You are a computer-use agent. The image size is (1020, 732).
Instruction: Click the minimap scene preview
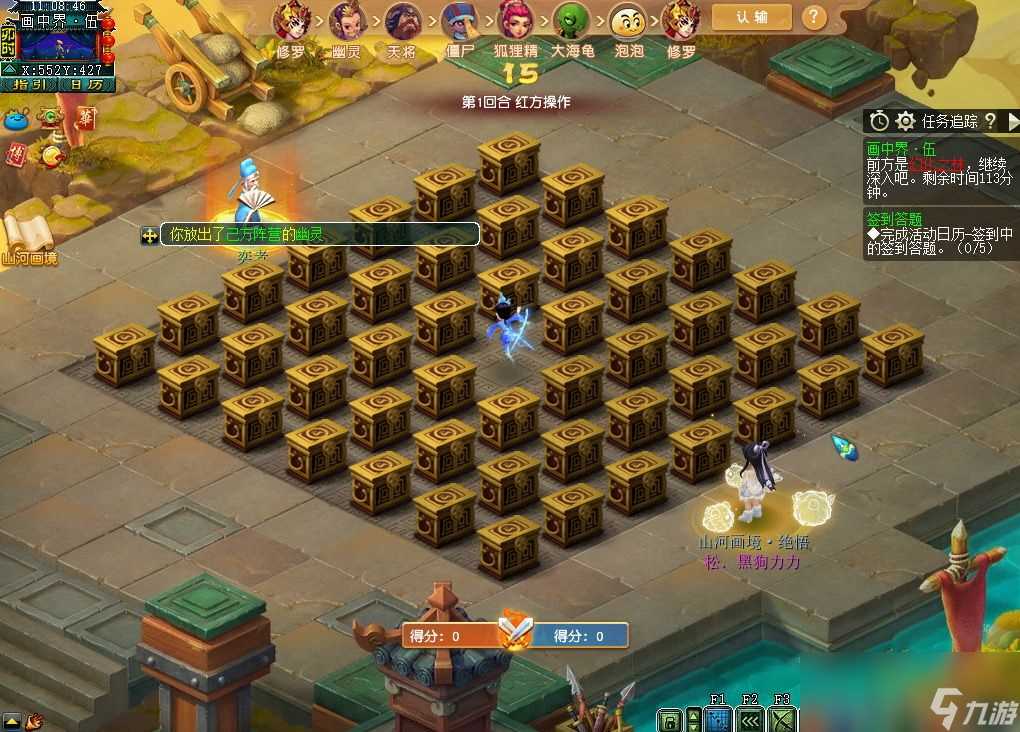click(x=57, y=44)
